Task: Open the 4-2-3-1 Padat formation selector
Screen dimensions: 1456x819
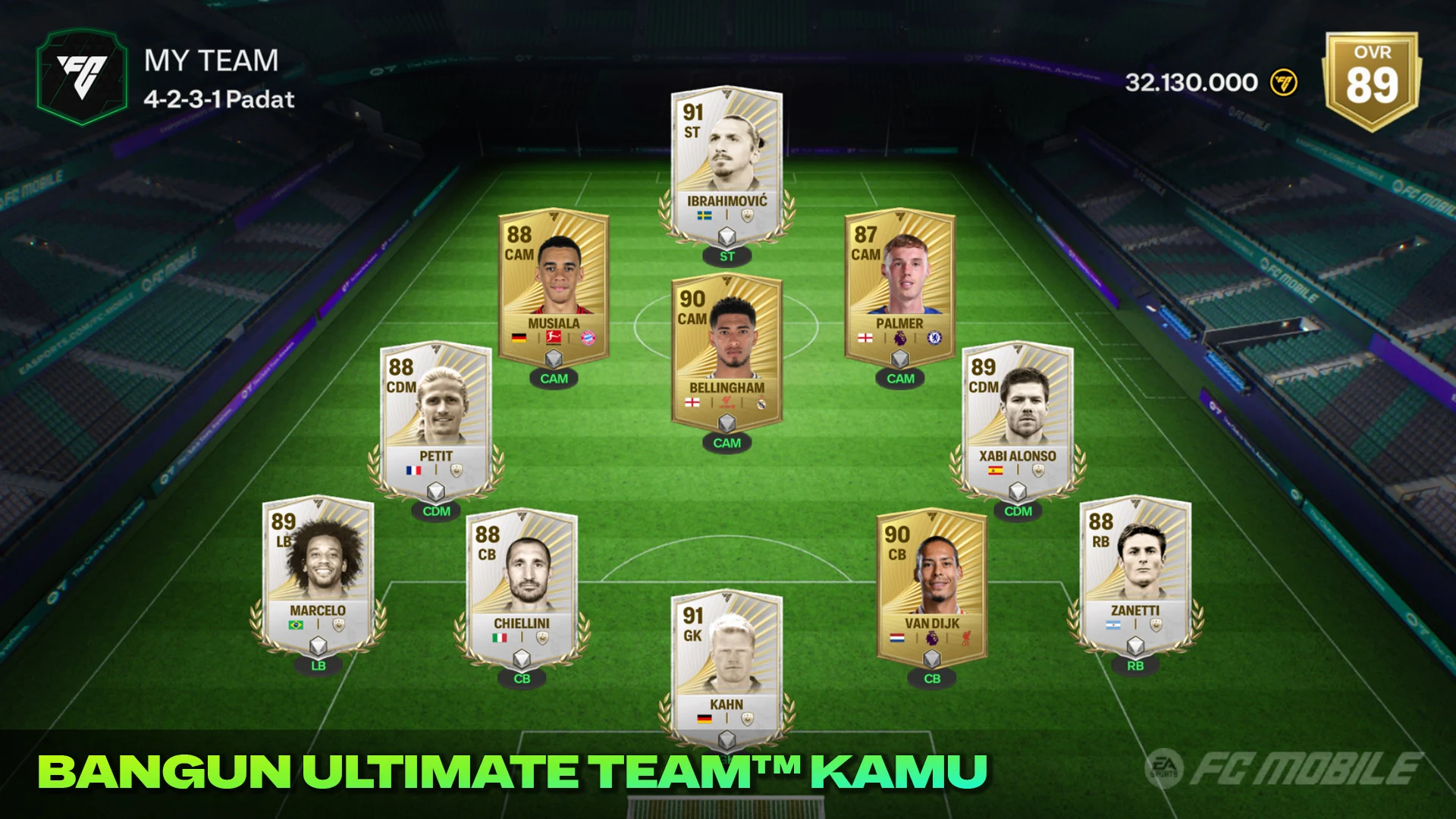Action: 218,99
